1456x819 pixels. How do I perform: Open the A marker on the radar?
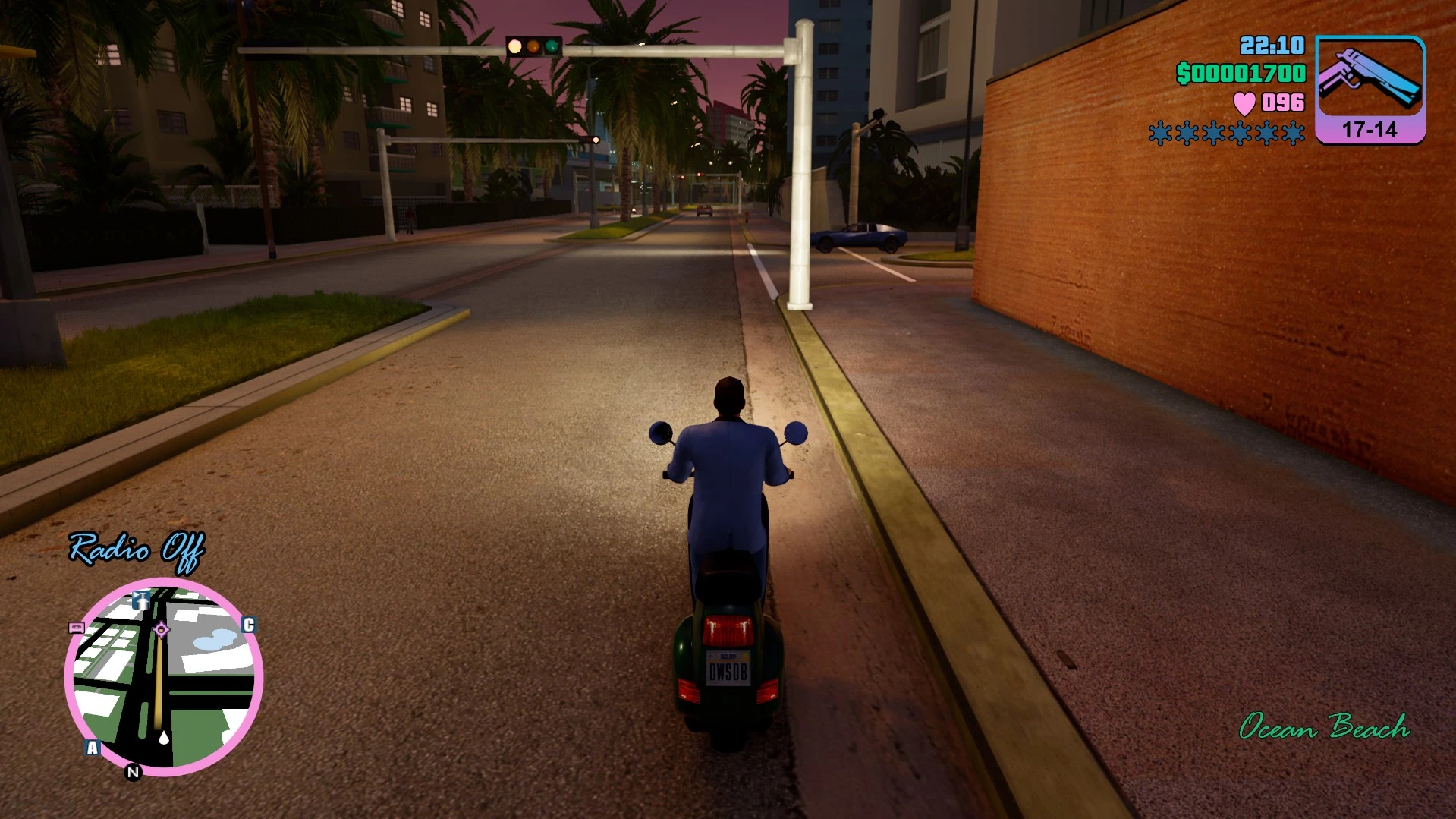click(93, 747)
